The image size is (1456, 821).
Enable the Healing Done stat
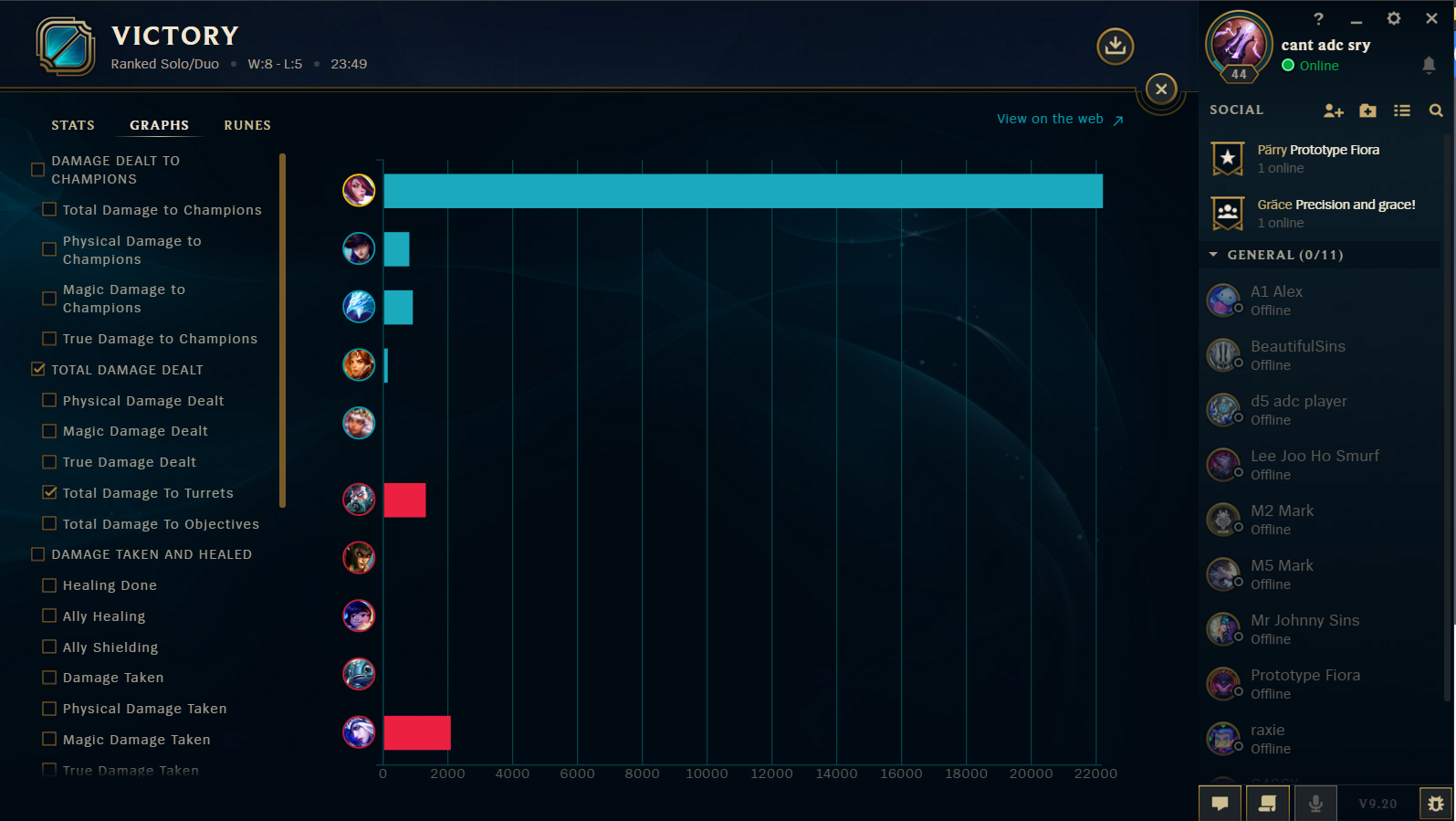click(x=48, y=584)
